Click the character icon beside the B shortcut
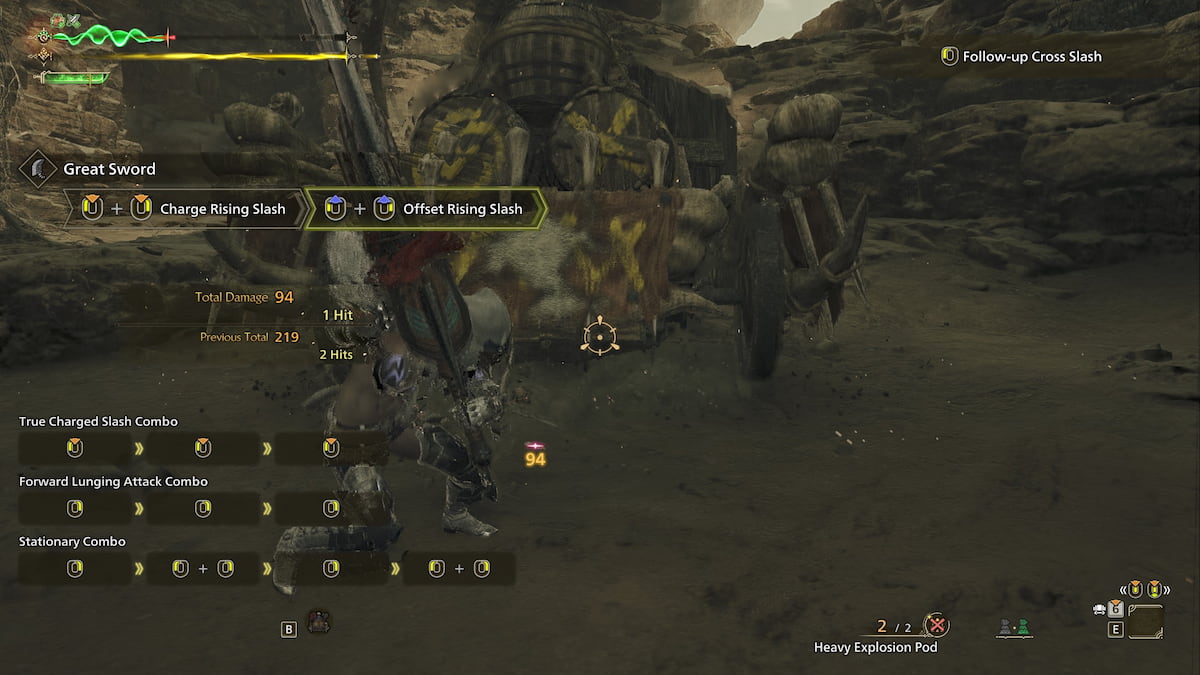This screenshot has width=1200, height=675. [x=319, y=621]
